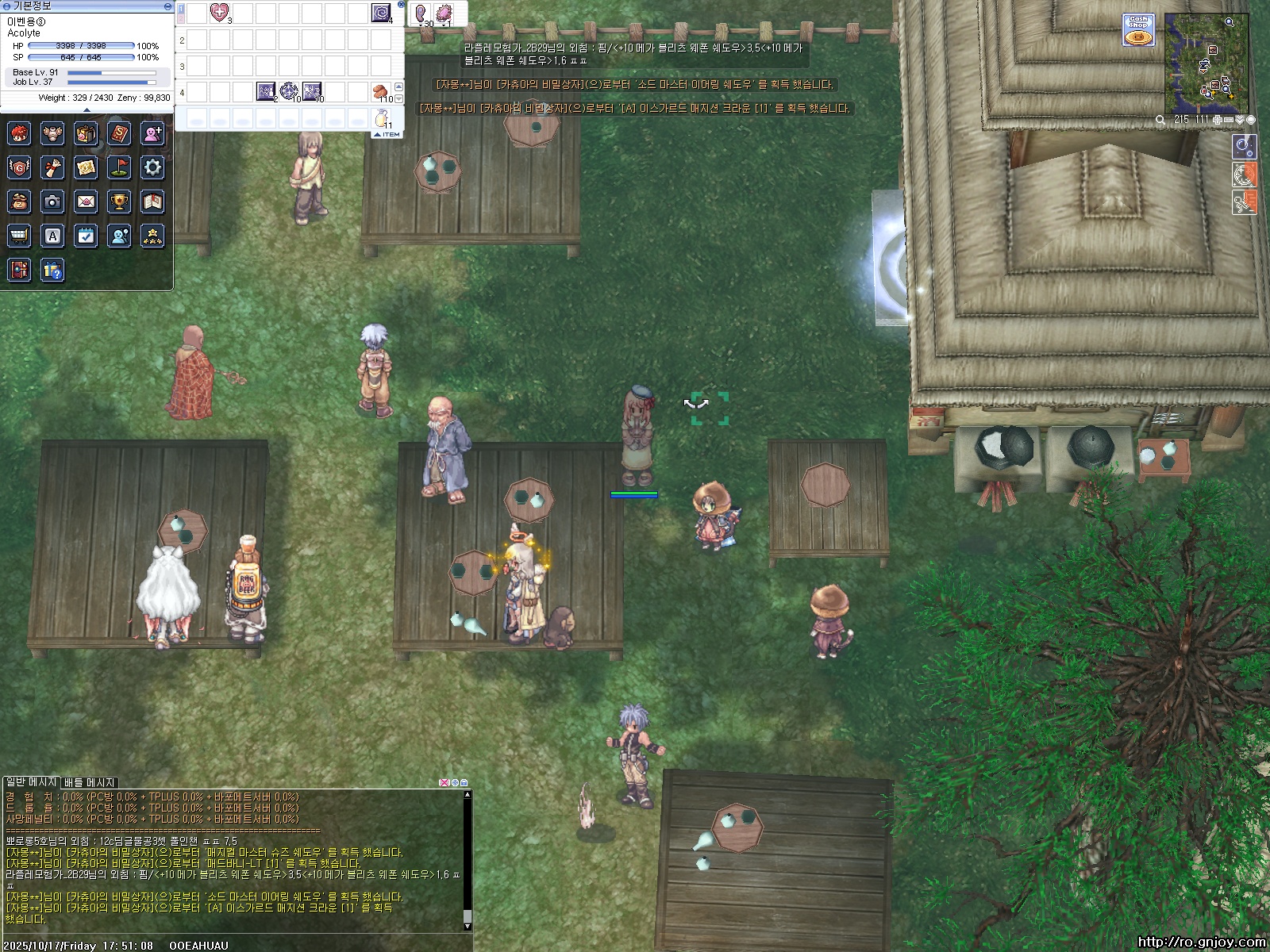Close the skill hotbar panel
Screen dimensions: 1270x952
[401, 5]
